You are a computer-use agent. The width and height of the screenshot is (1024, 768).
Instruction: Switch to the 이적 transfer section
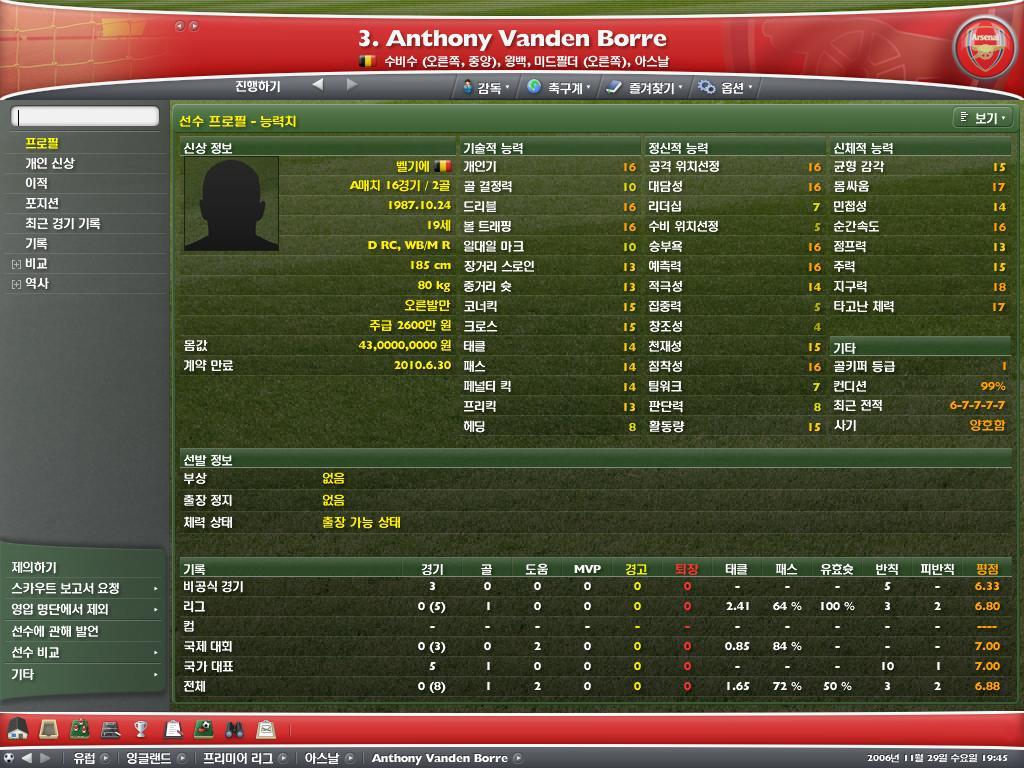click(x=36, y=183)
